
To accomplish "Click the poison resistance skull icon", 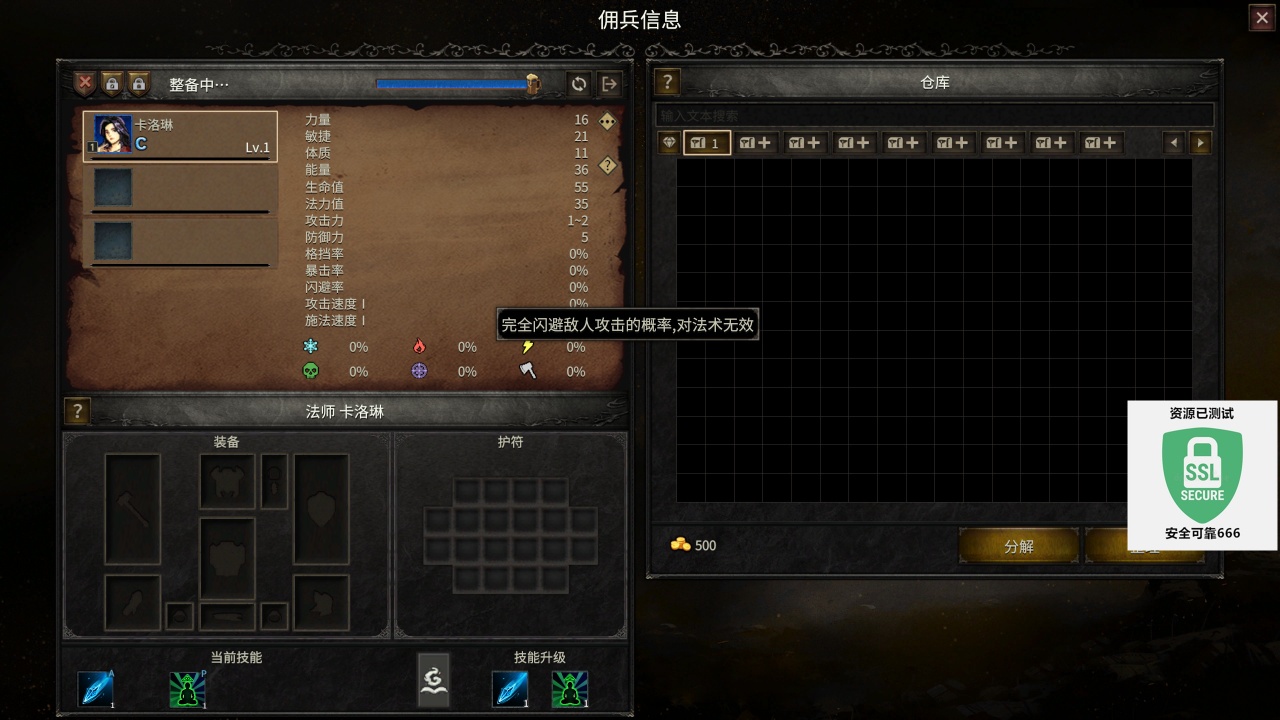I will pyautogui.click(x=311, y=371).
